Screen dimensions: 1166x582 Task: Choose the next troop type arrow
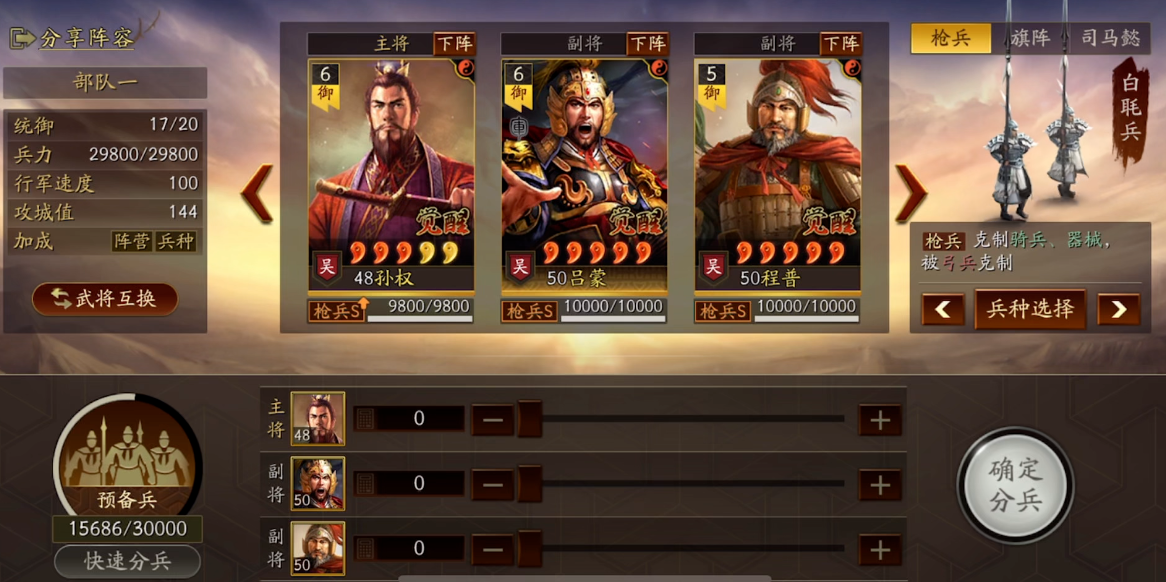tap(1118, 309)
